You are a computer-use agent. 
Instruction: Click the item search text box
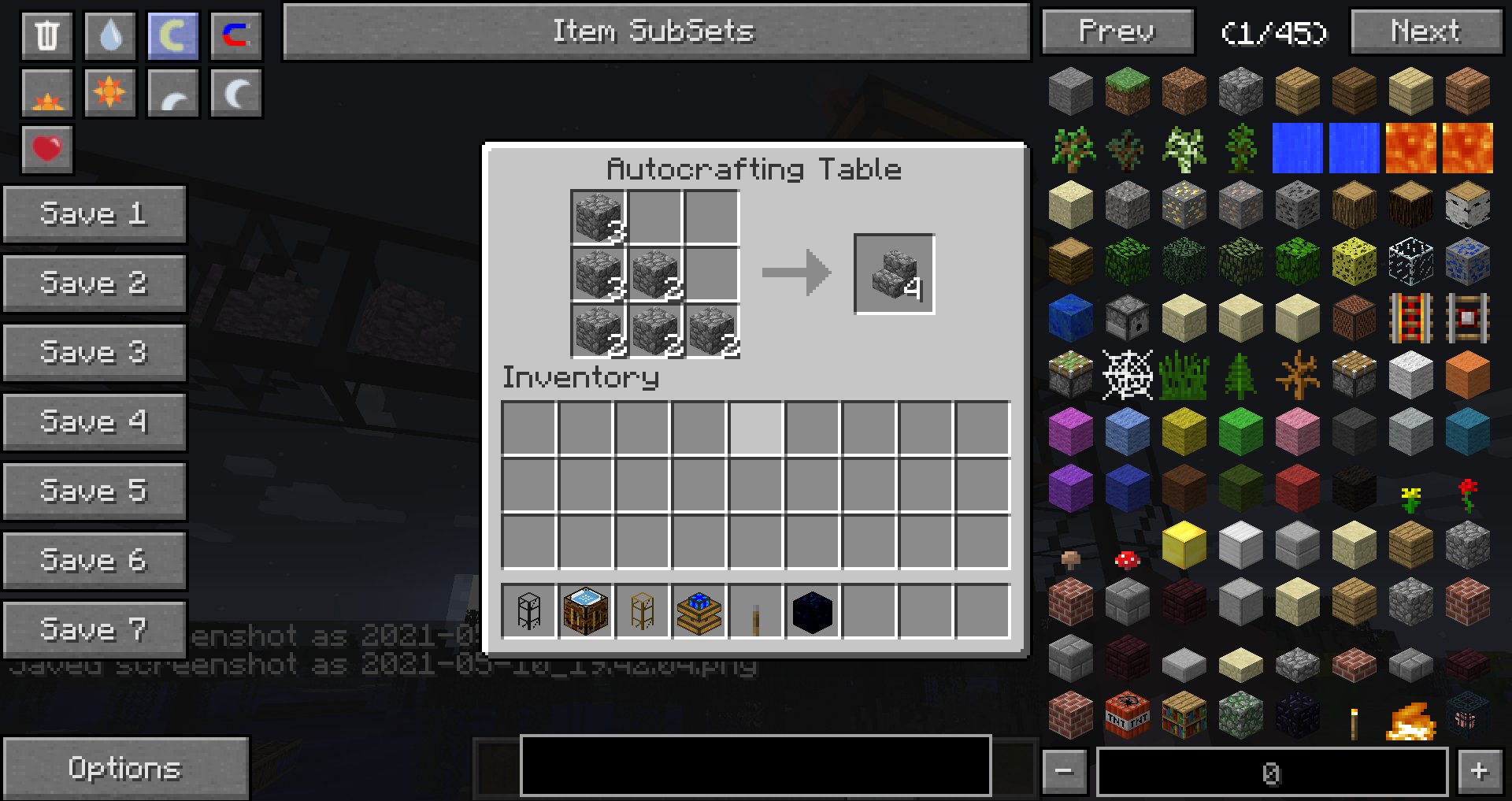tap(754, 765)
